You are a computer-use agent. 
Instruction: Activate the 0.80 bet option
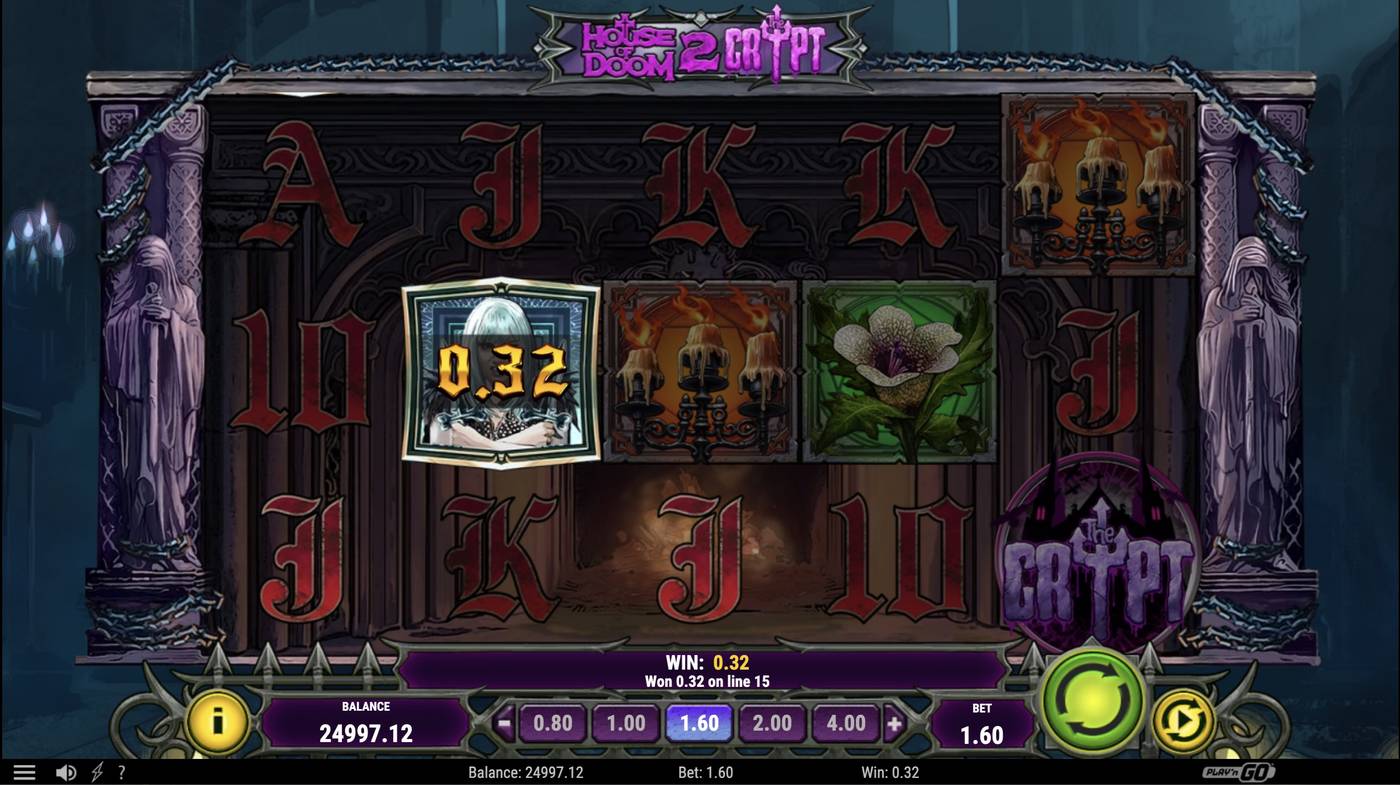553,722
